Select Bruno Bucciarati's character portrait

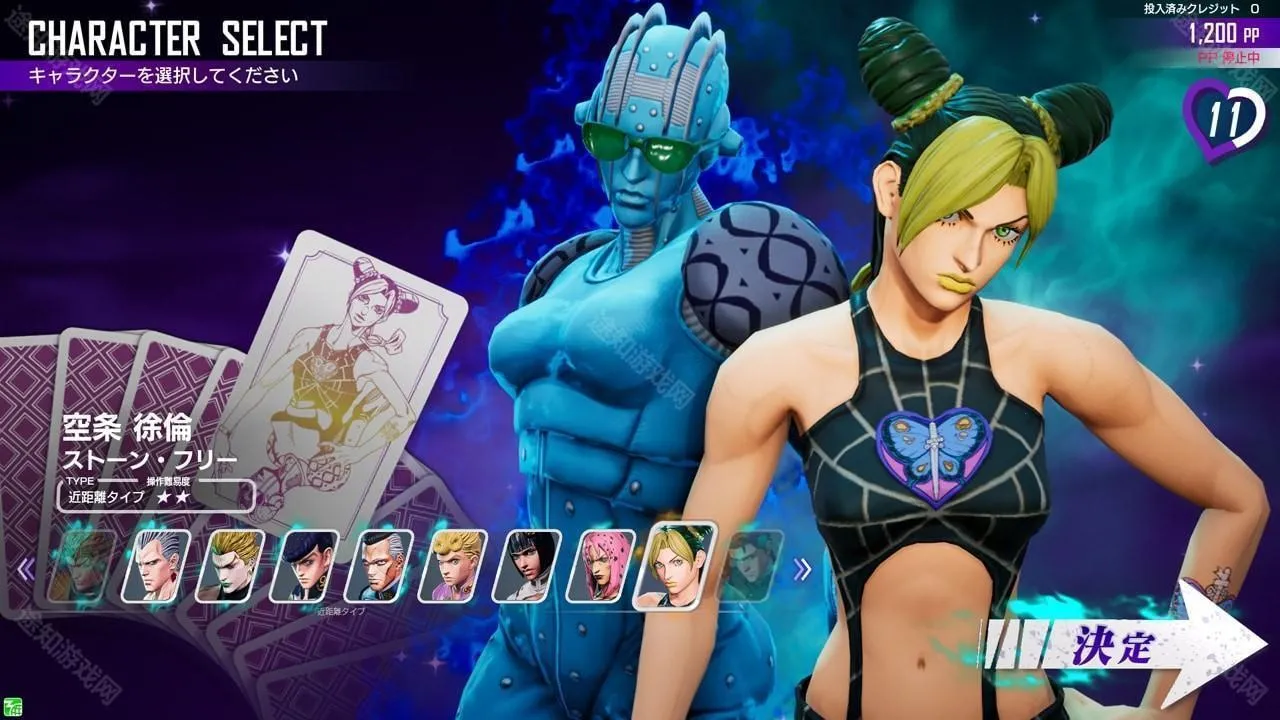(x=525, y=565)
